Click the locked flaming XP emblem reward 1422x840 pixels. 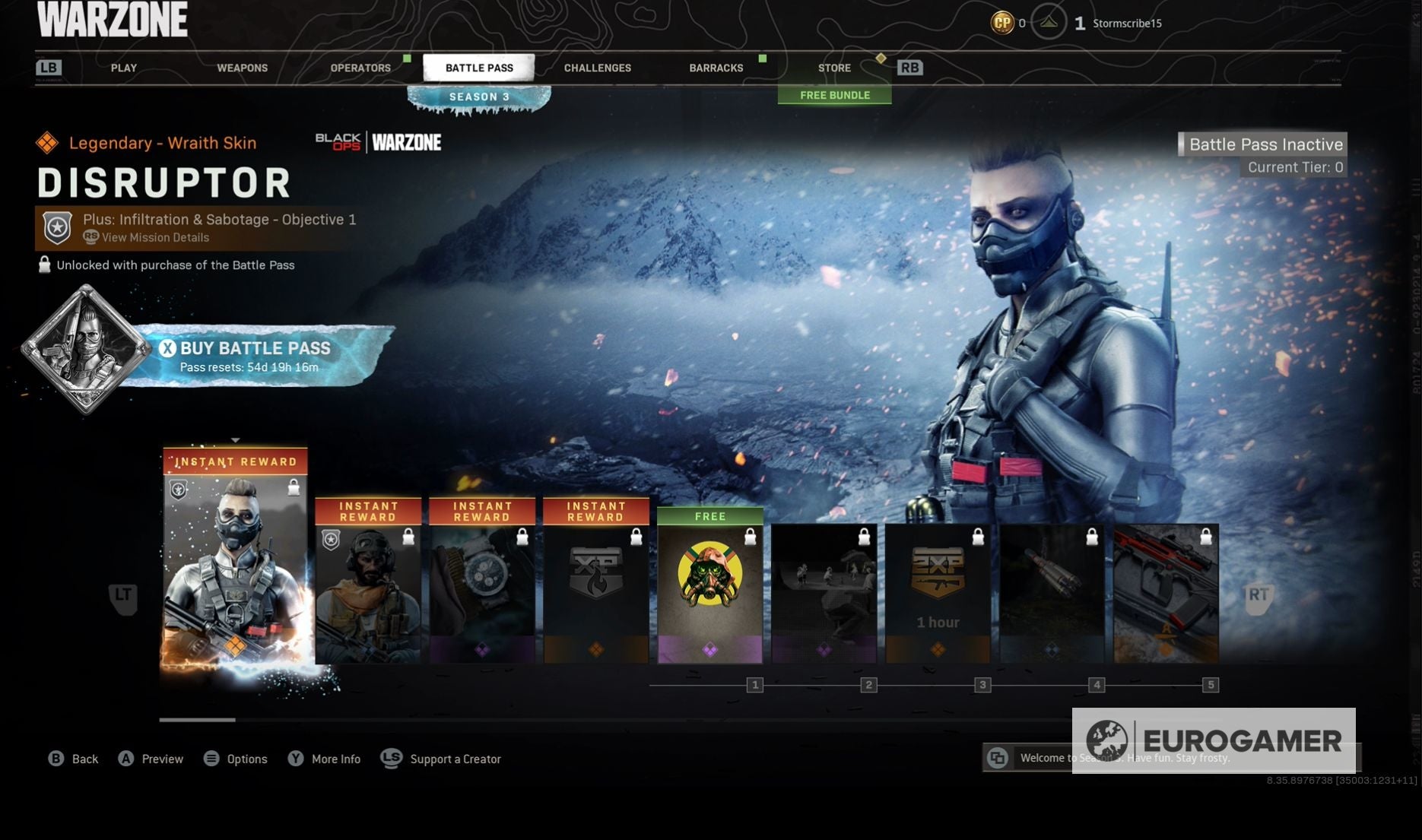[x=596, y=585]
